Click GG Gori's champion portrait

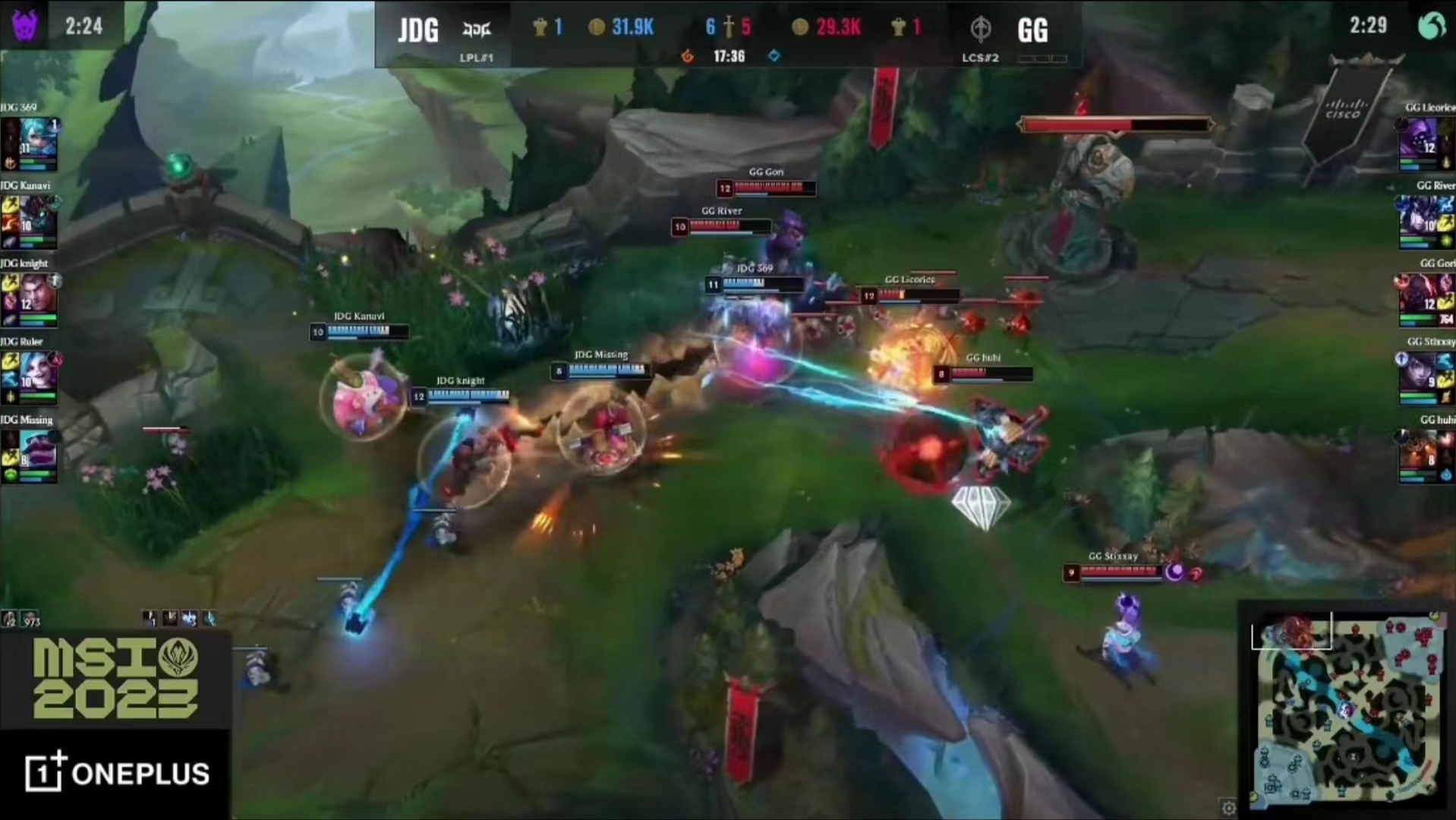point(1421,295)
